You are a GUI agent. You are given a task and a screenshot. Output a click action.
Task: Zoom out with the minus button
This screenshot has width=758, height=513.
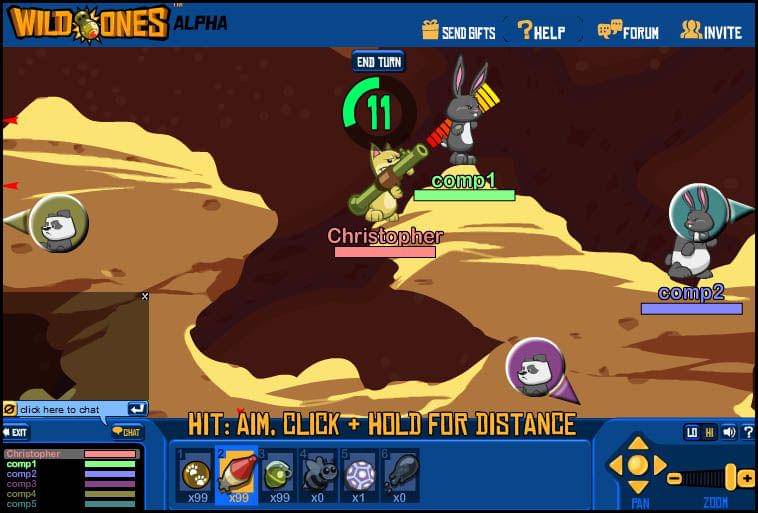pyautogui.click(x=675, y=478)
